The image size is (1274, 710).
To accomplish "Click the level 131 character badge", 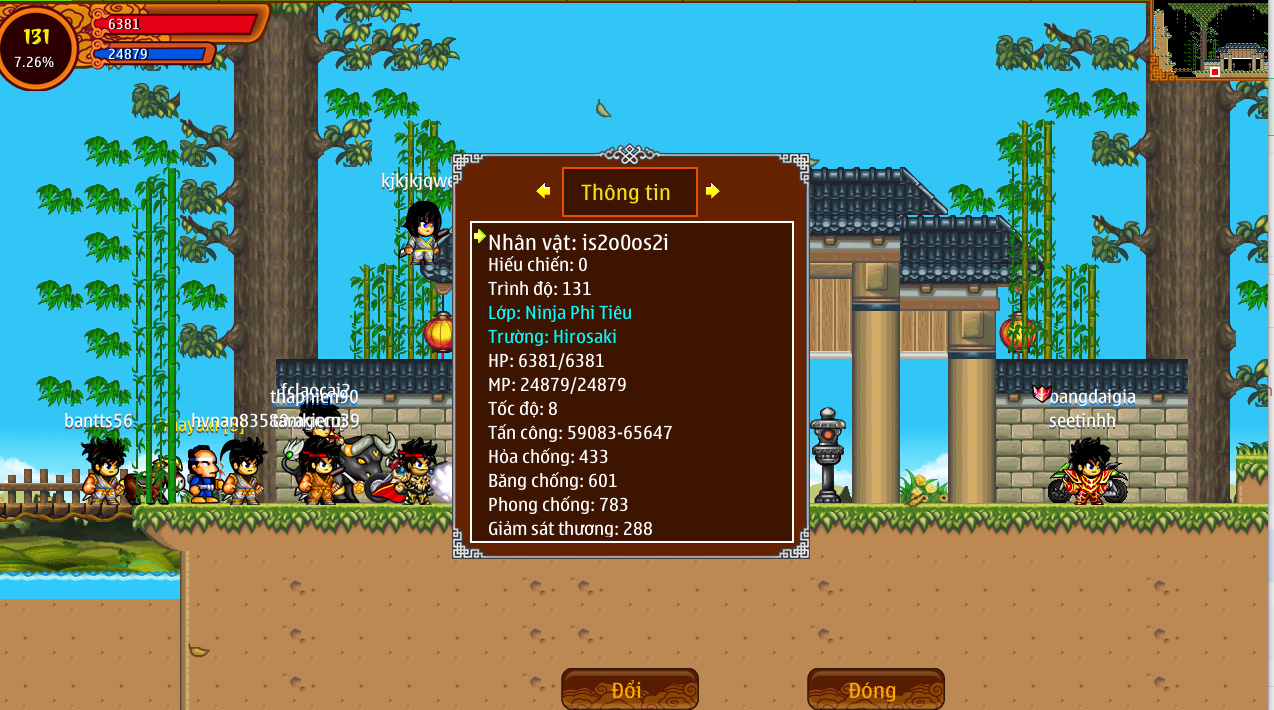I will [37, 46].
